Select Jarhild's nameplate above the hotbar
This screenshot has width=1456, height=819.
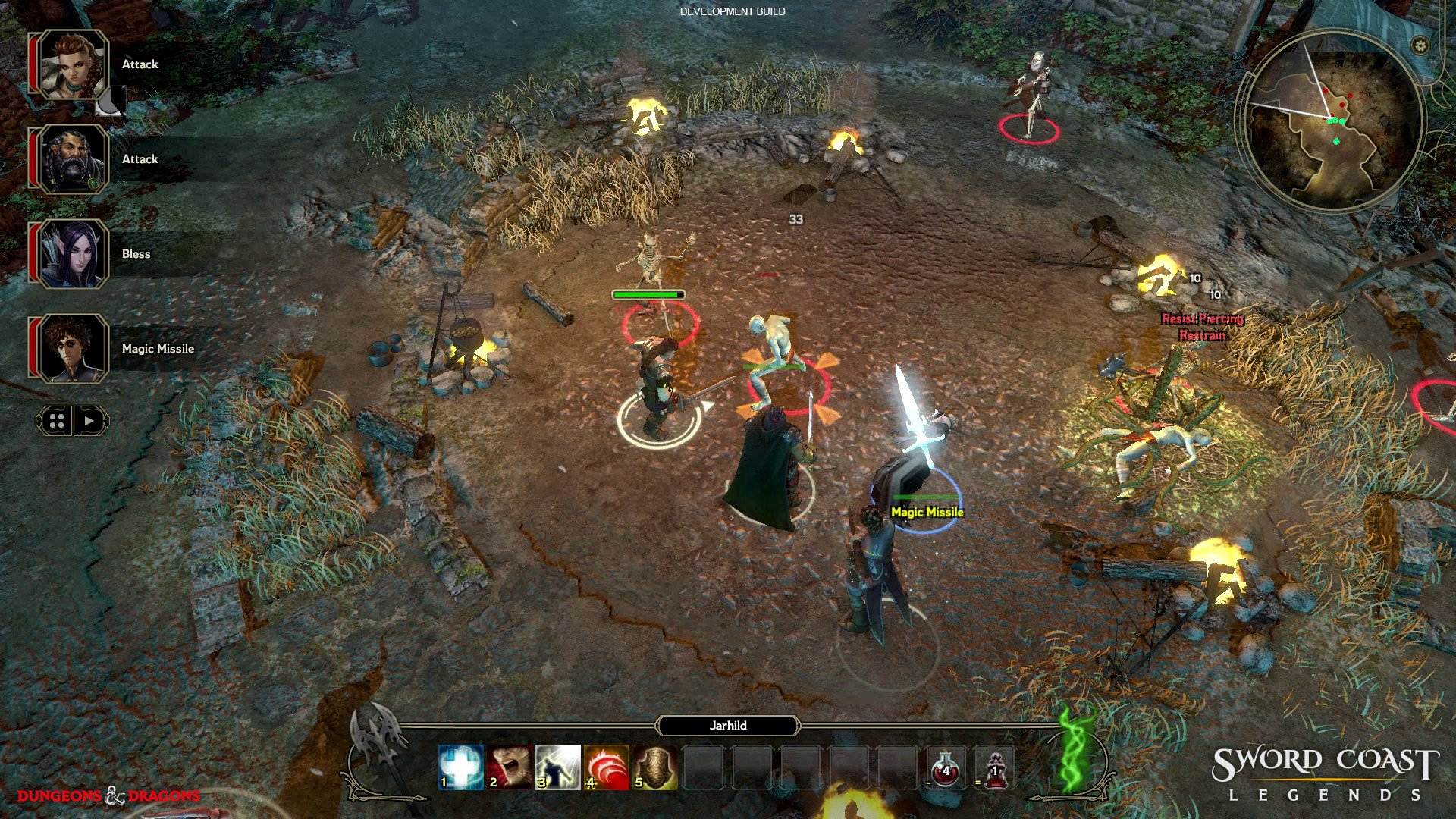[728, 726]
